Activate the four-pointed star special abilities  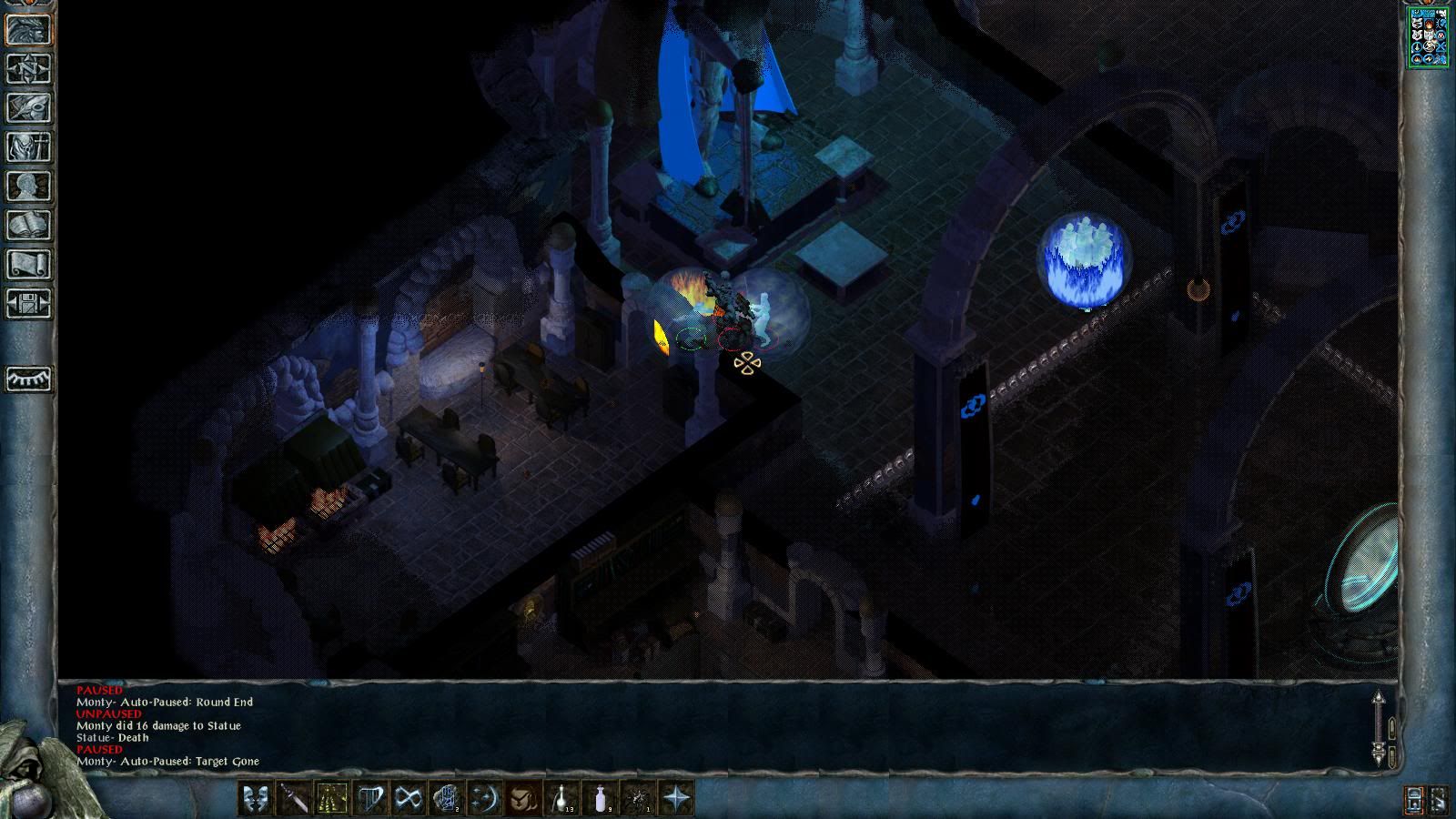pyautogui.click(x=676, y=799)
